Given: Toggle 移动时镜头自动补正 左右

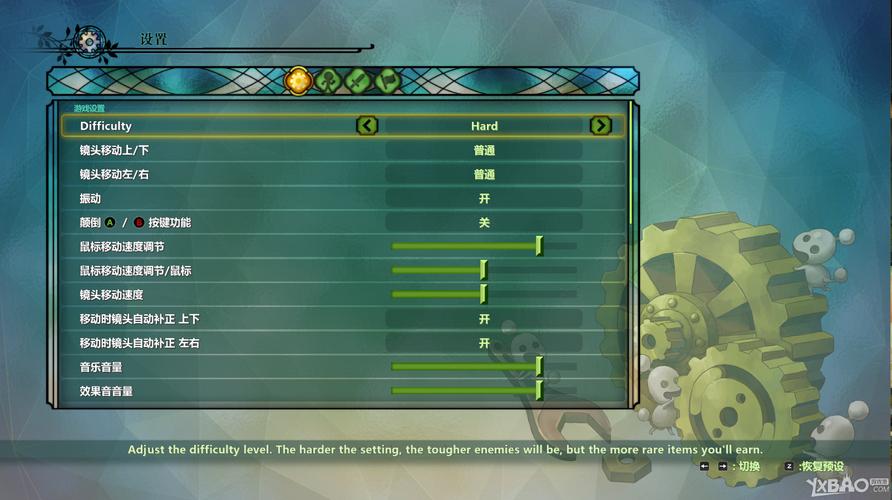Looking at the screenshot, I should click(x=484, y=343).
